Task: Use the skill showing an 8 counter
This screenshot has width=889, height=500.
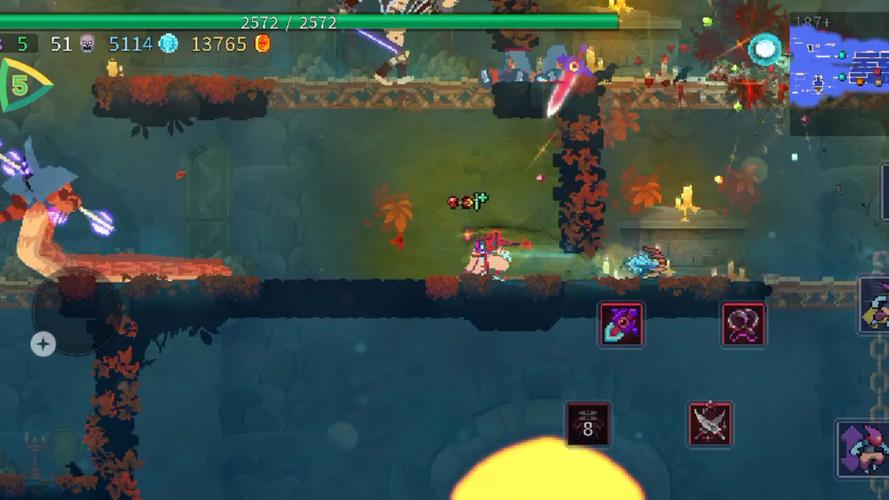Action: (588, 424)
